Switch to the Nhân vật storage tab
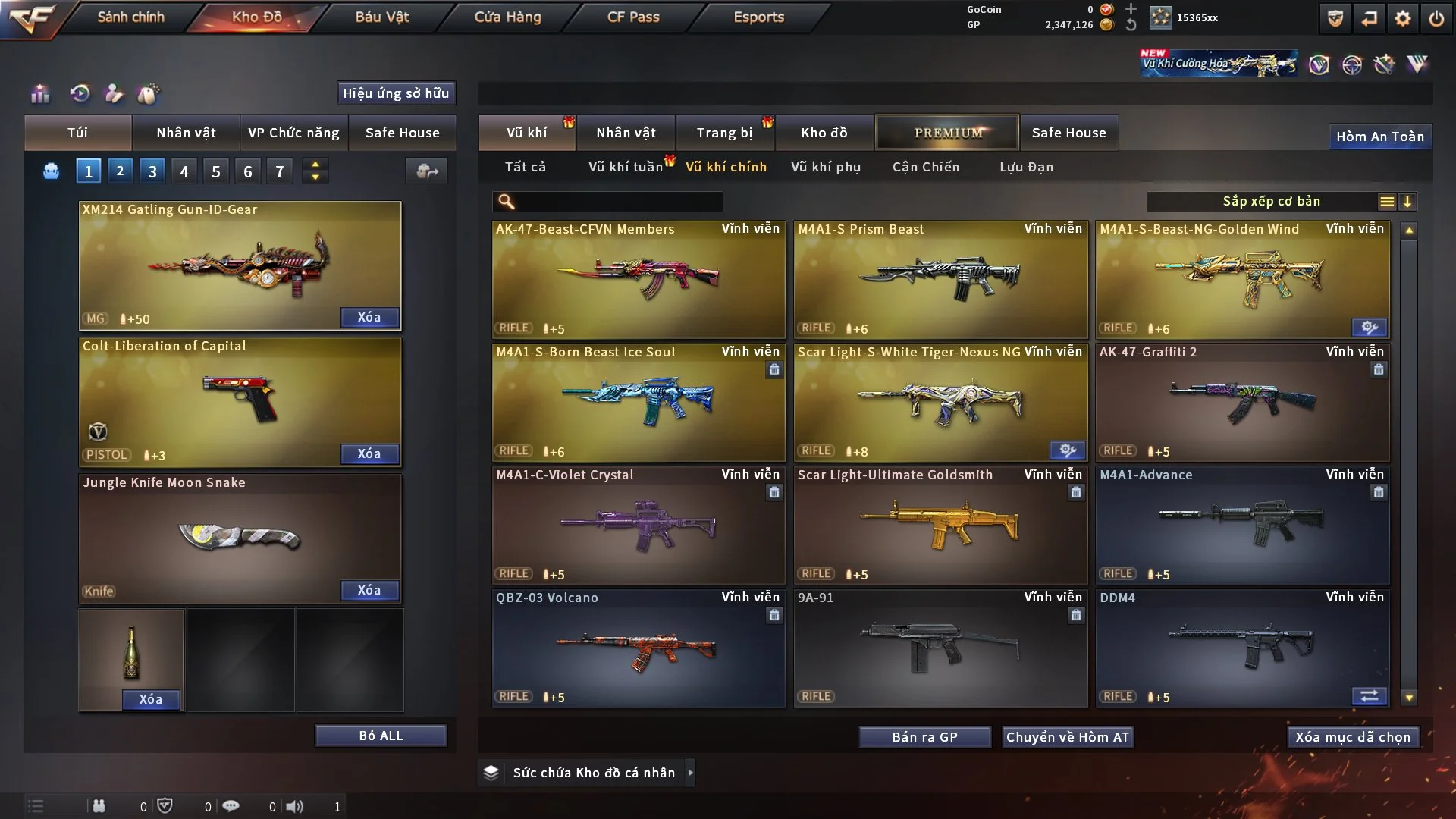1456x819 pixels. pos(626,133)
